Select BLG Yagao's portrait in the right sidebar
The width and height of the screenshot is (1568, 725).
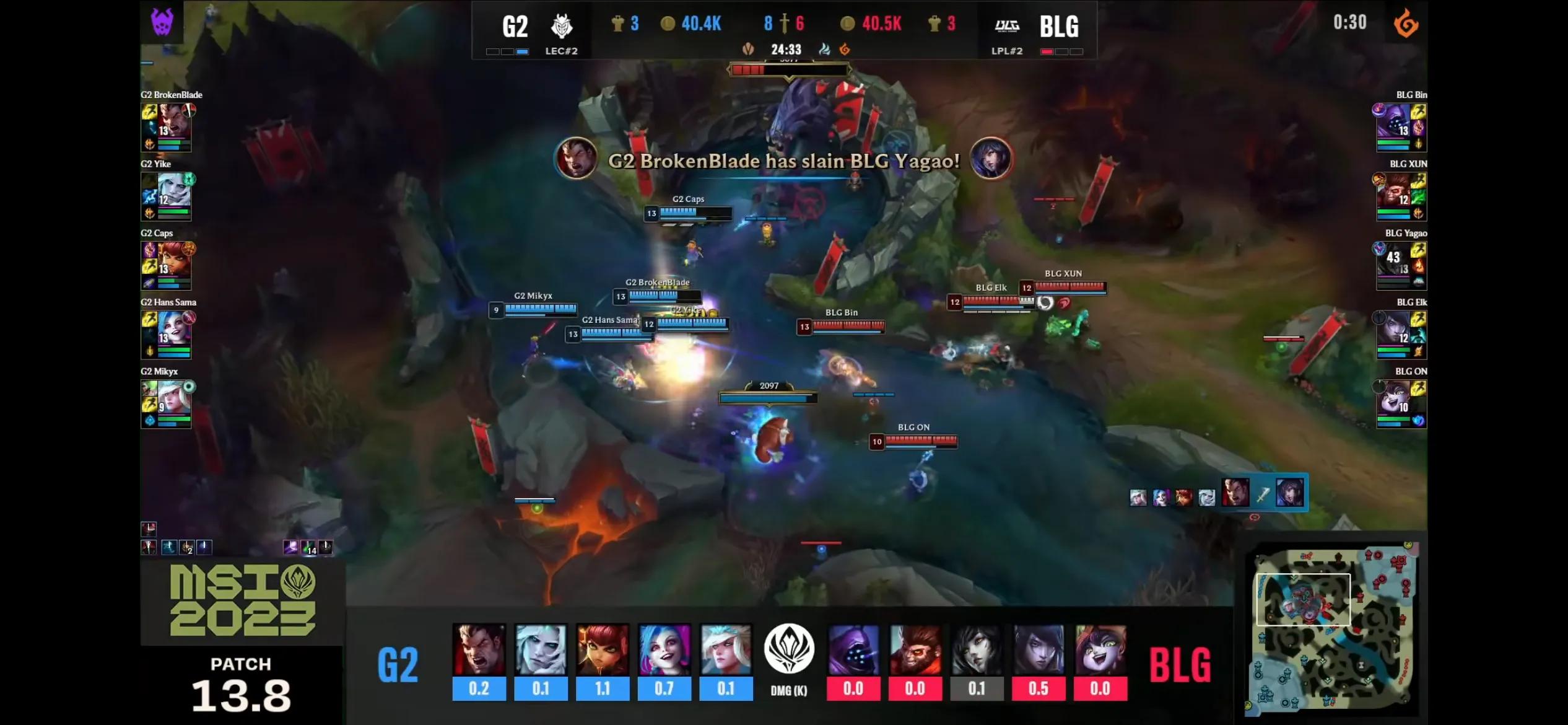coord(1401,265)
